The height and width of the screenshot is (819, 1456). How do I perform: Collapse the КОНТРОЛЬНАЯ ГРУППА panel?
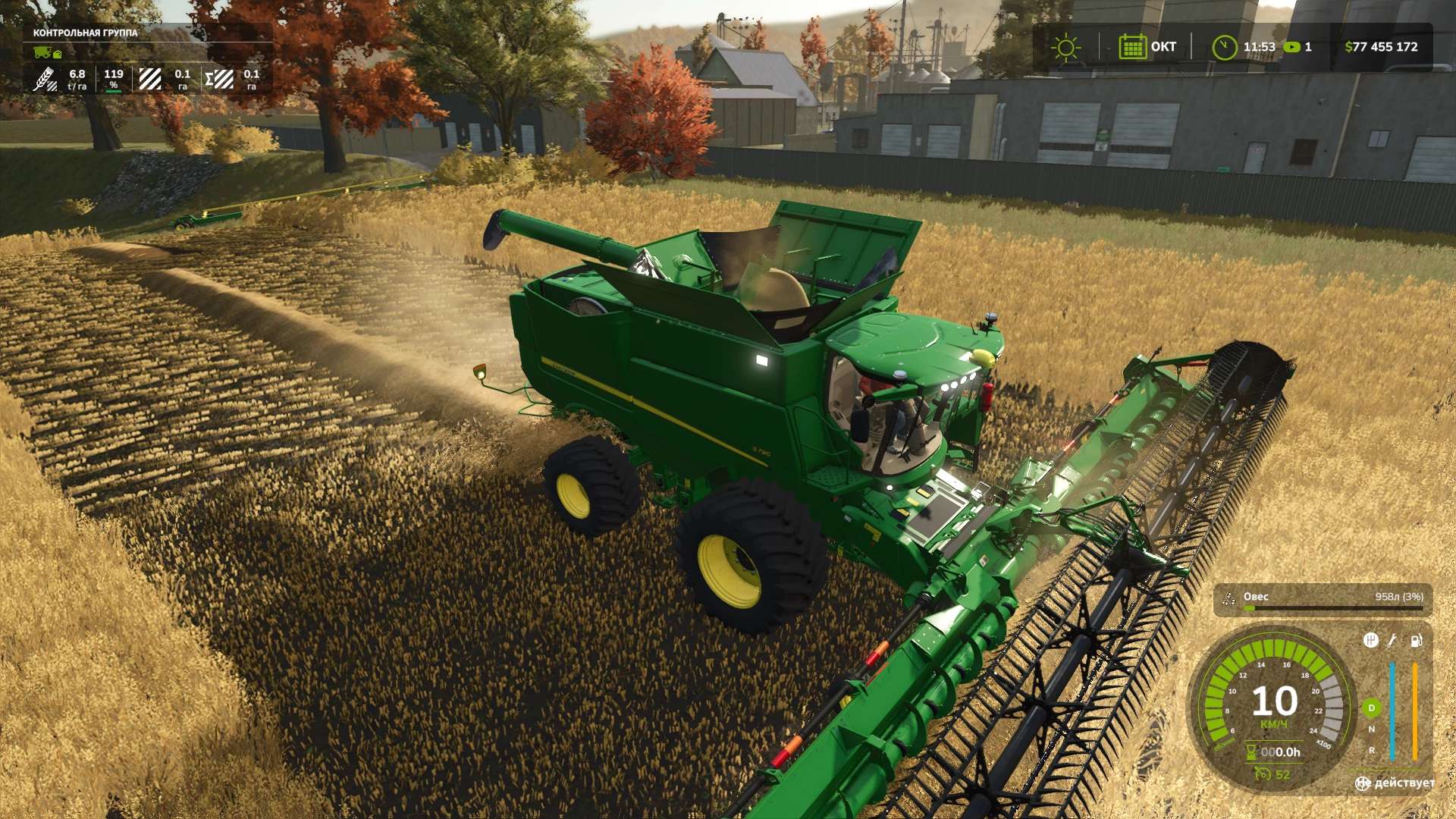pos(83,34)
